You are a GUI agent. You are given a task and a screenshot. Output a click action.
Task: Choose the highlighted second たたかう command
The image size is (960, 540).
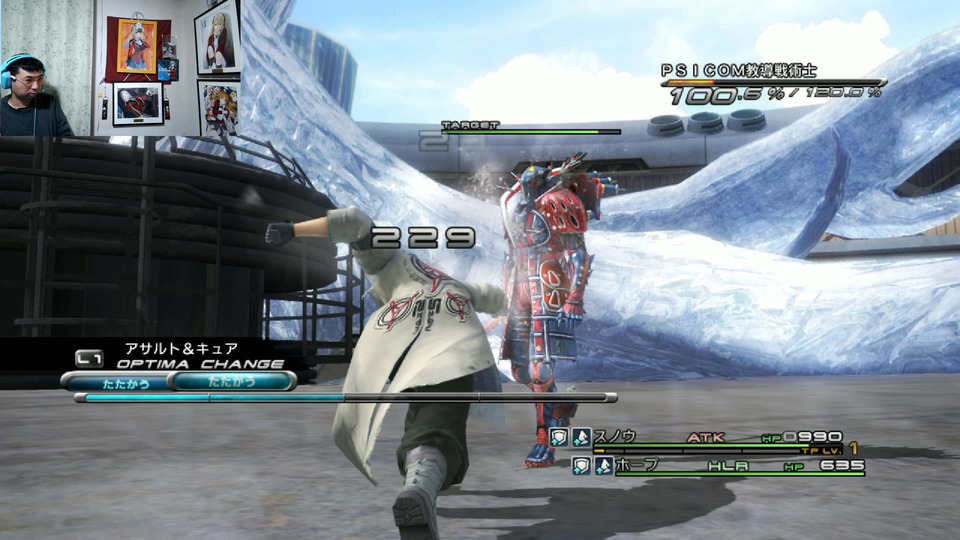coord(233,381)
